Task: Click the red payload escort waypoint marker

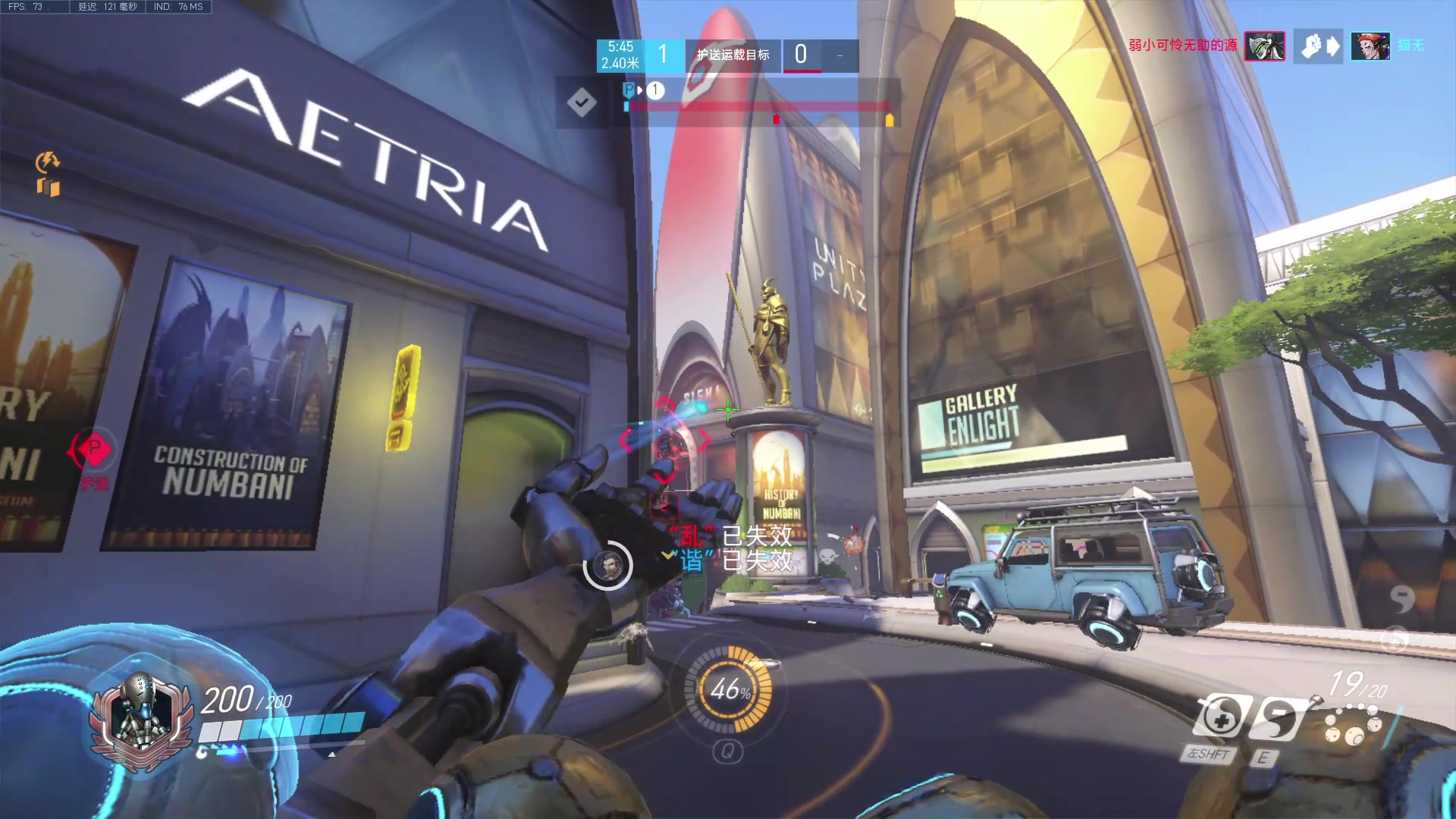Action: pos(94,449)
